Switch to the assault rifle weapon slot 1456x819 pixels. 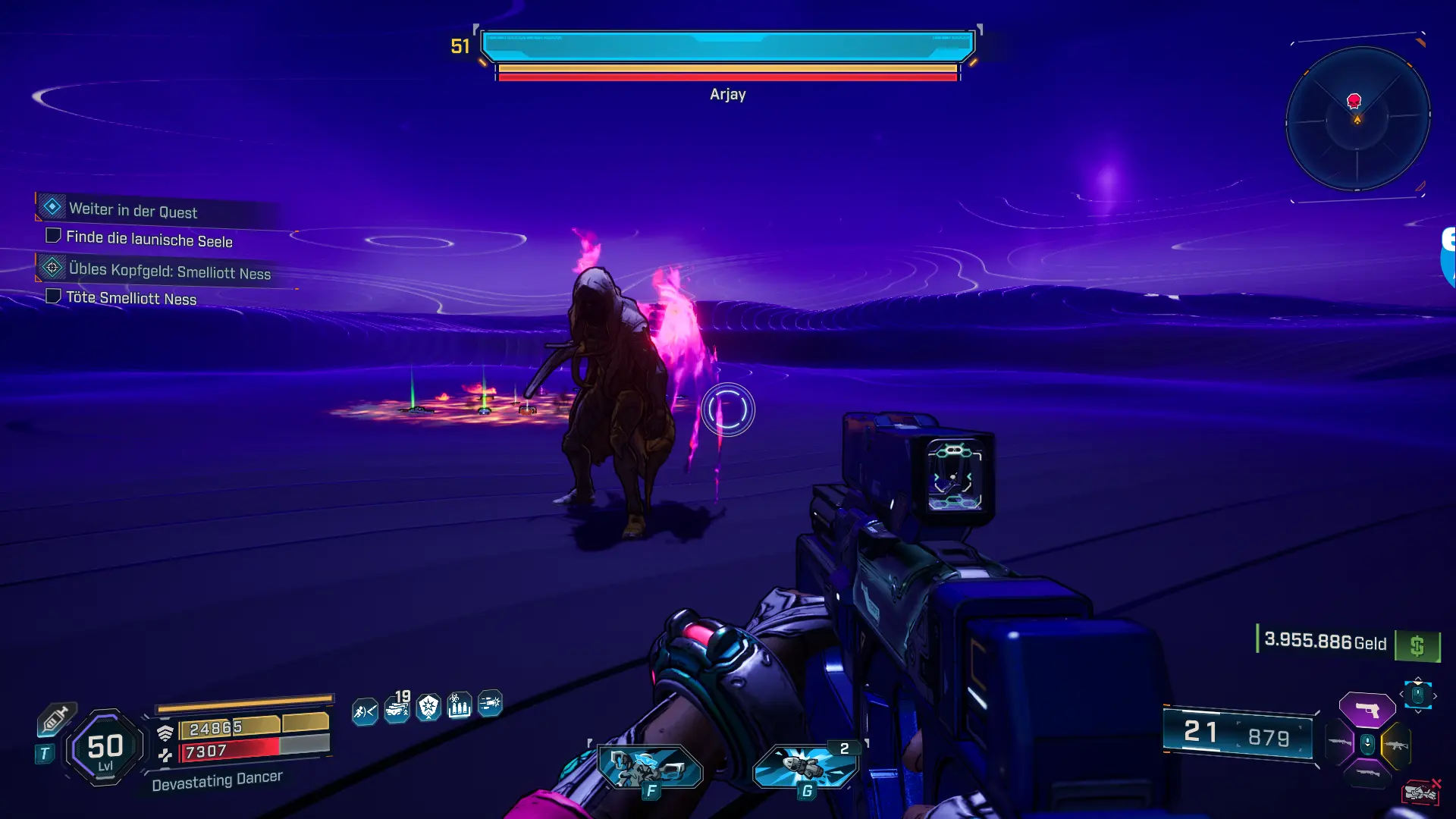tap(1395, 745)
